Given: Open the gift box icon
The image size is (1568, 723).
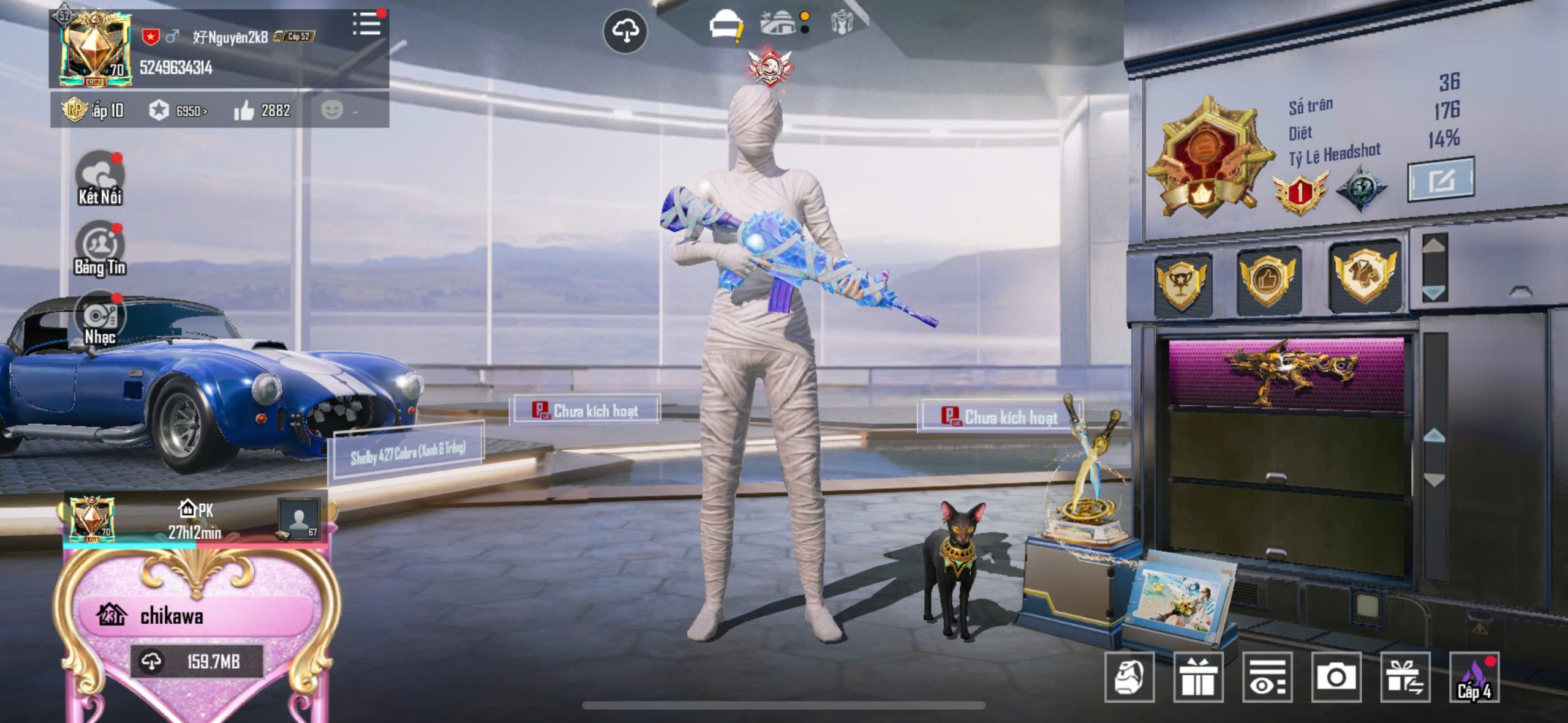Looking at the screenshot, I should [1198, 677].
